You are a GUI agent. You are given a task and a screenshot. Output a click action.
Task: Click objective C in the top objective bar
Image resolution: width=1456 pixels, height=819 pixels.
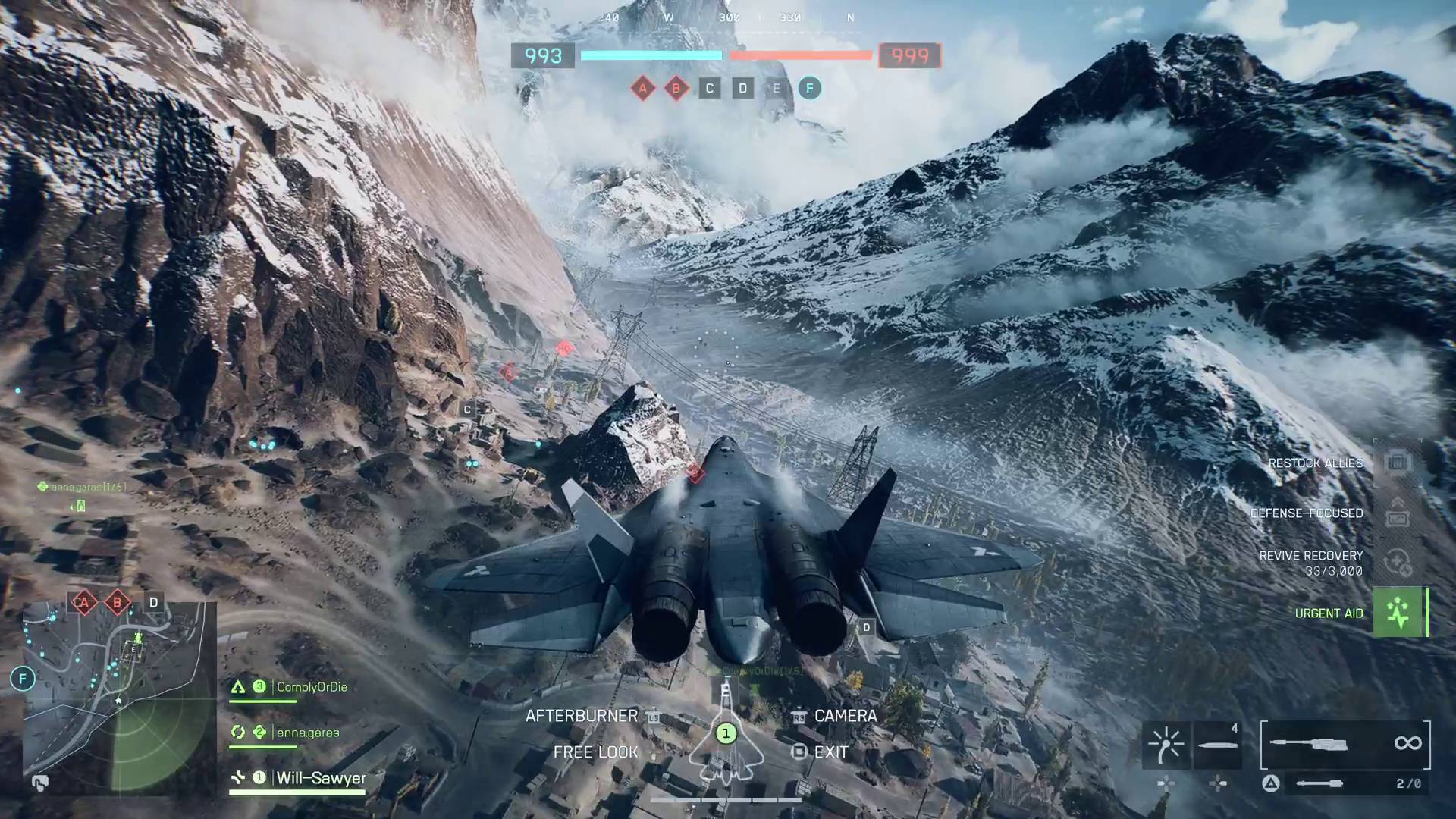[709, 89]
